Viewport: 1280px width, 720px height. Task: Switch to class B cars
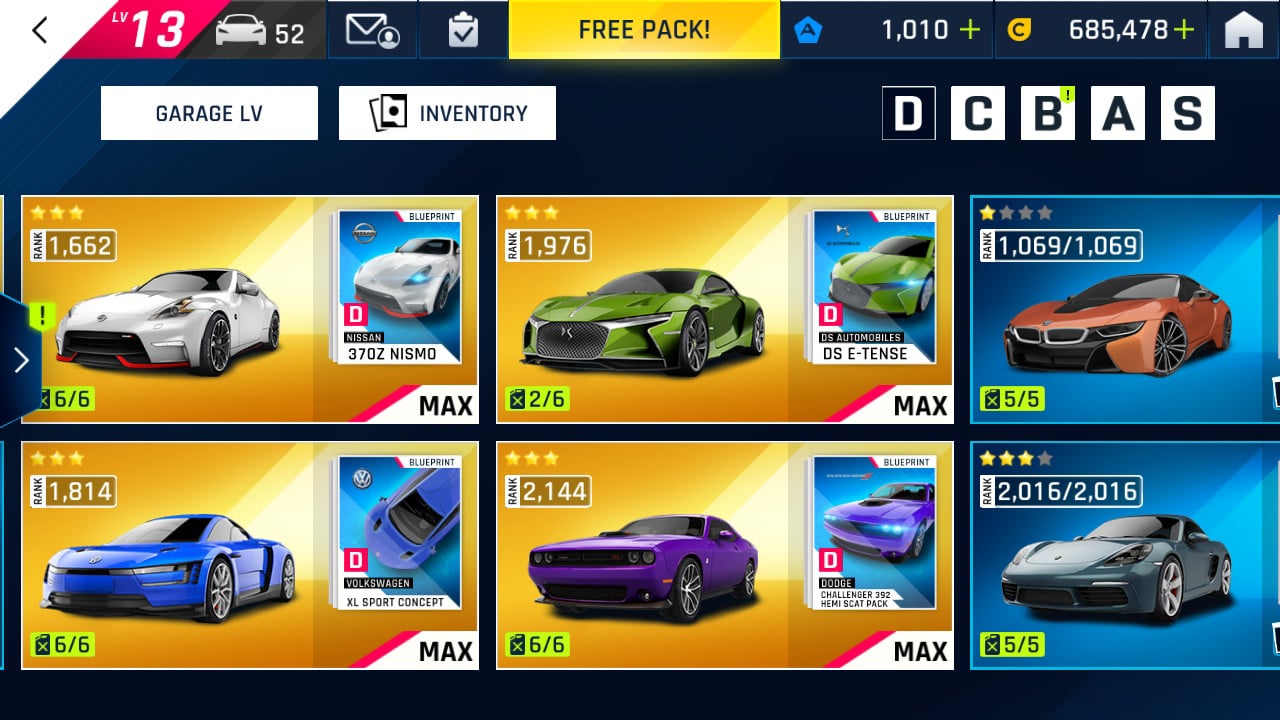coord(1047,113)
